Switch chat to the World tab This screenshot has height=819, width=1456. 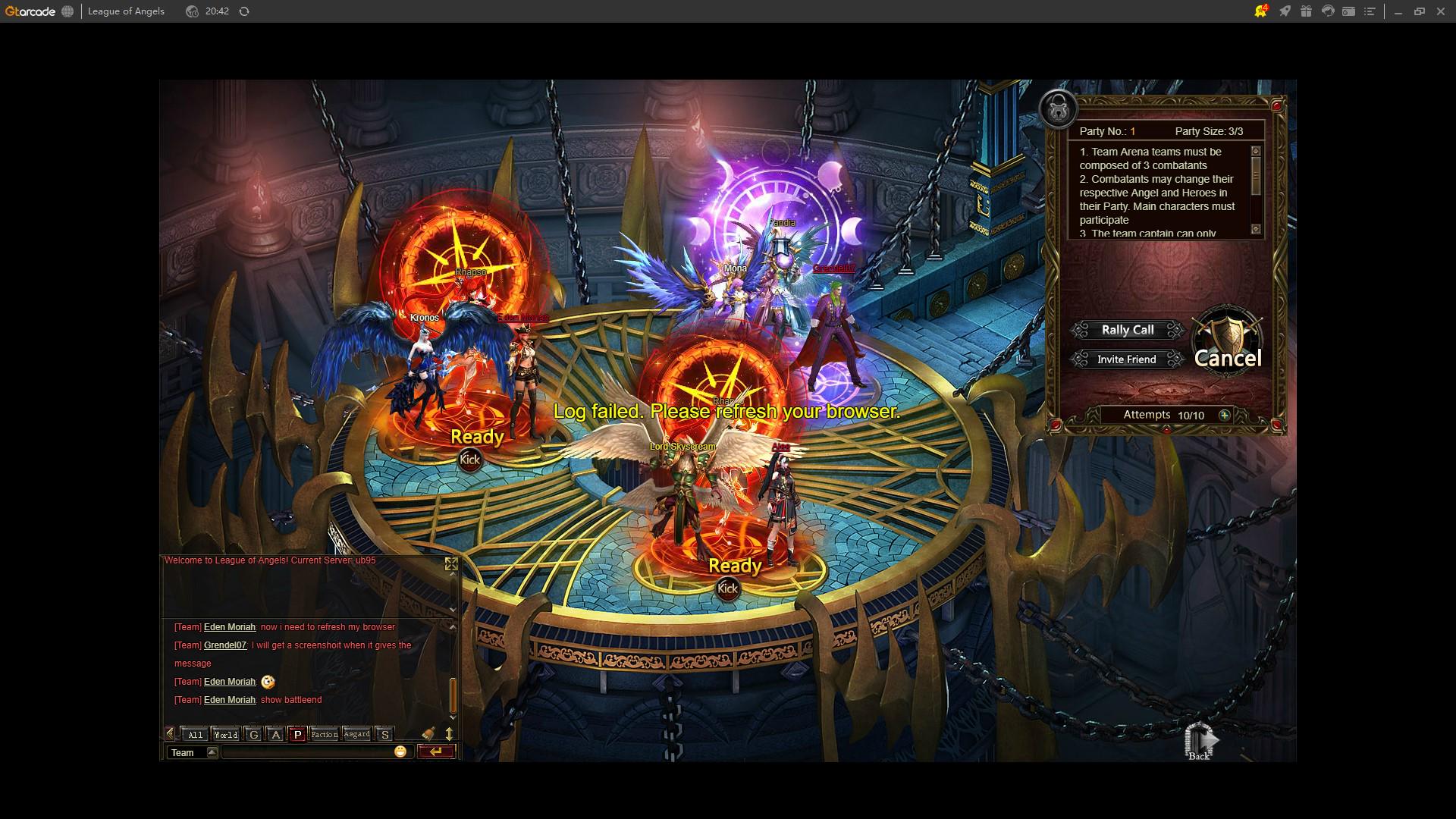[x=225, y=734]
